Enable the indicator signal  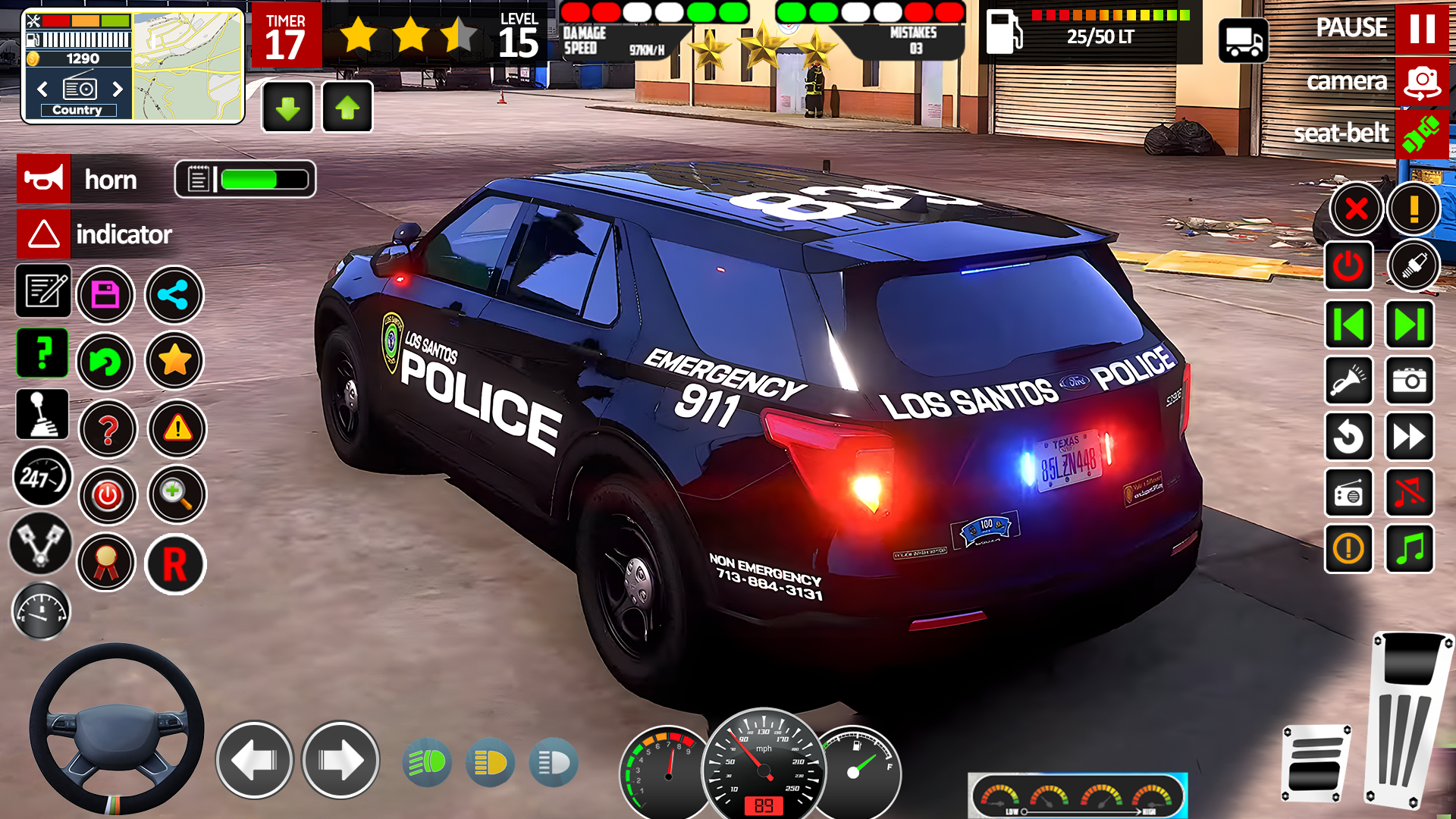42,234
